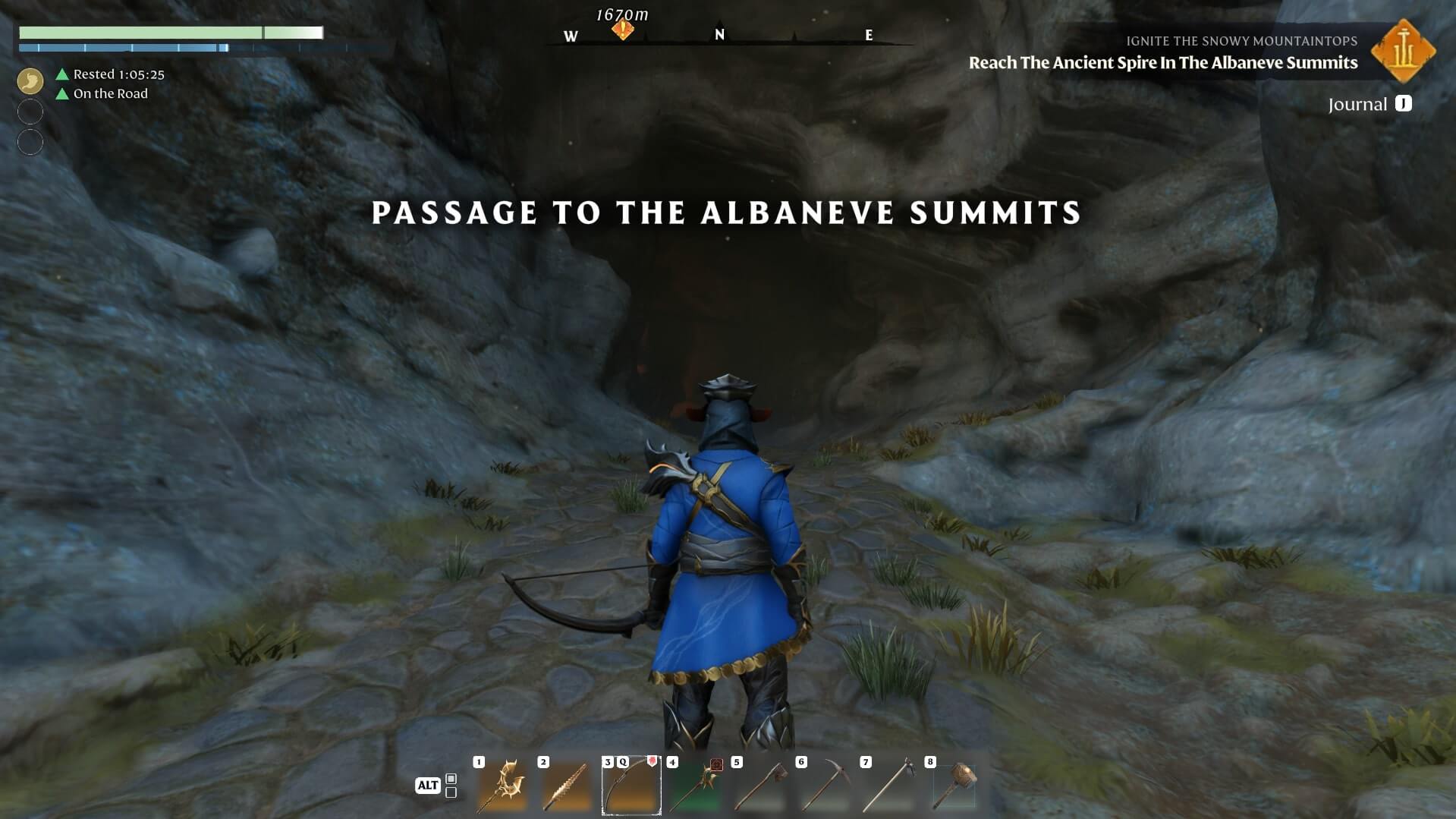Open the Journal
Screen dimensions: 1456x819
[x=1369, y=105]
